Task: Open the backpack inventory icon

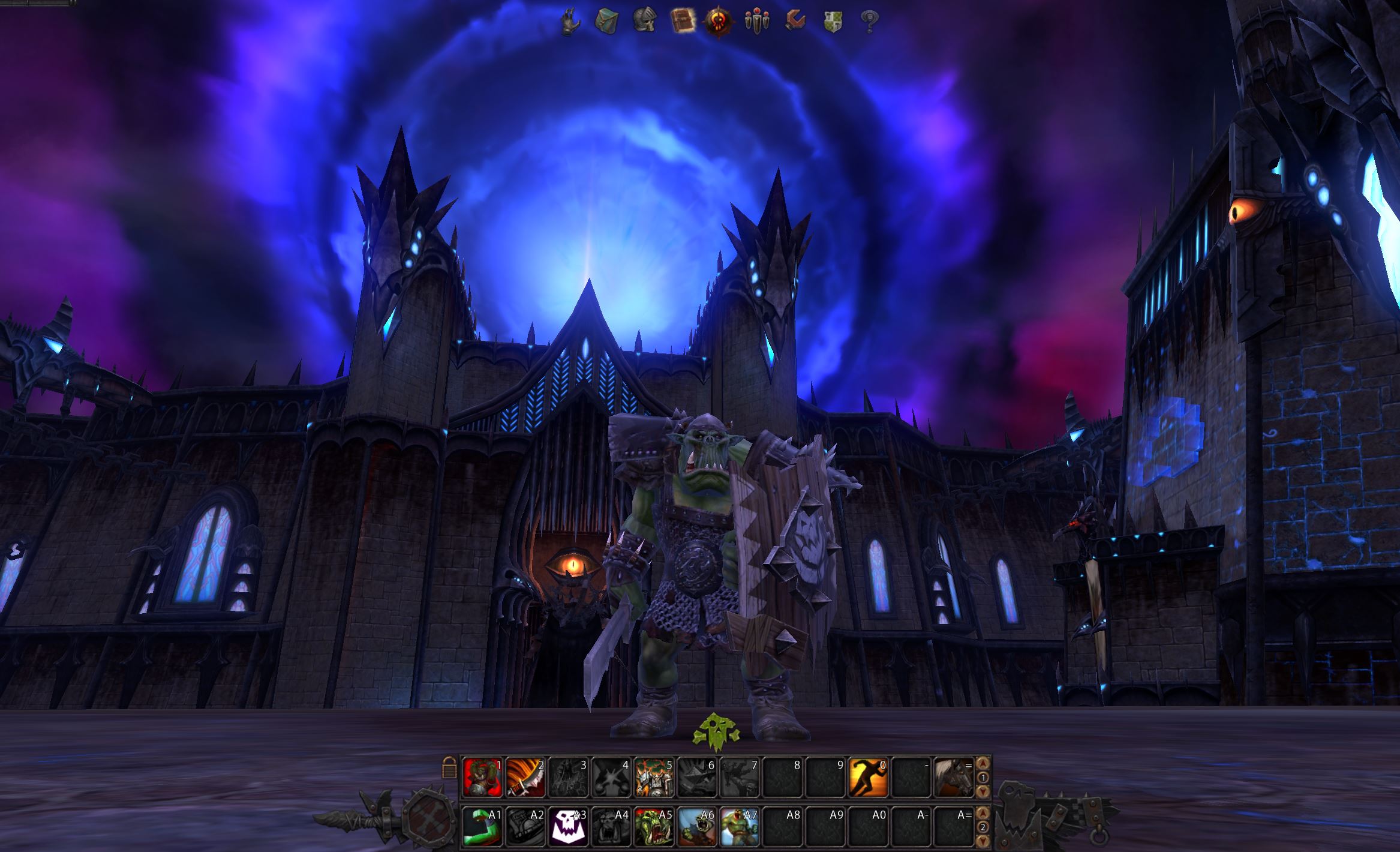Action: click(606, 21)
